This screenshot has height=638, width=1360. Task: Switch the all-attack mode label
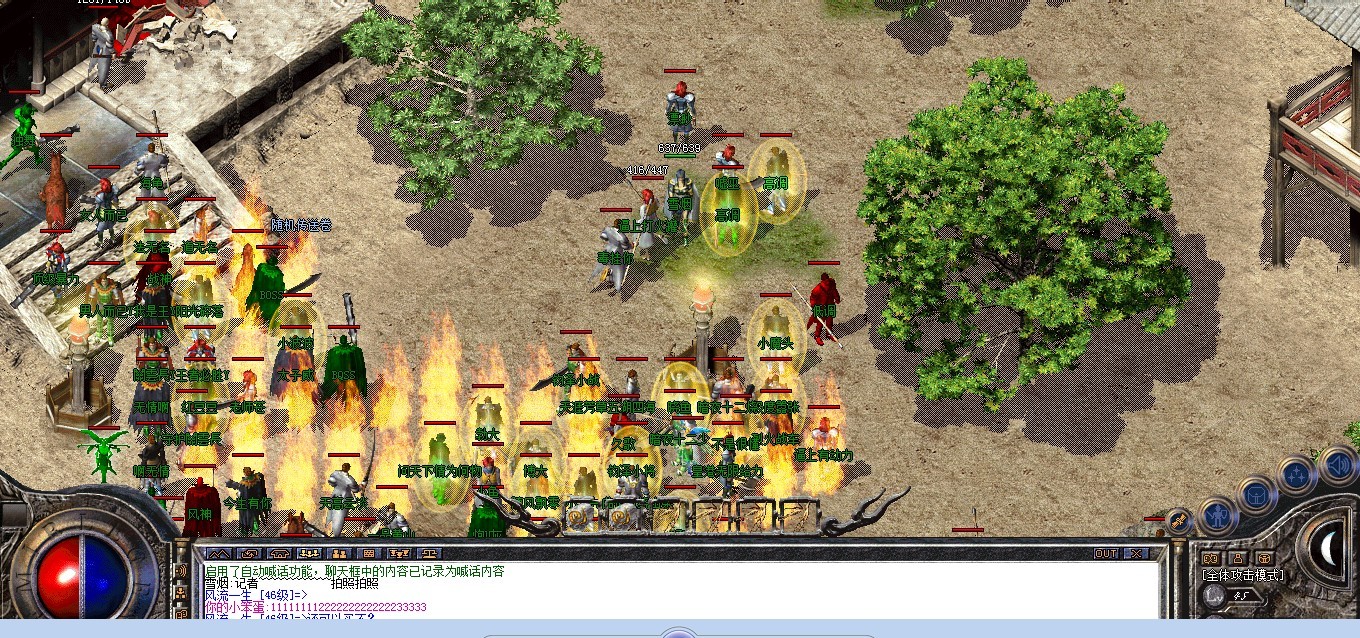1242,575
